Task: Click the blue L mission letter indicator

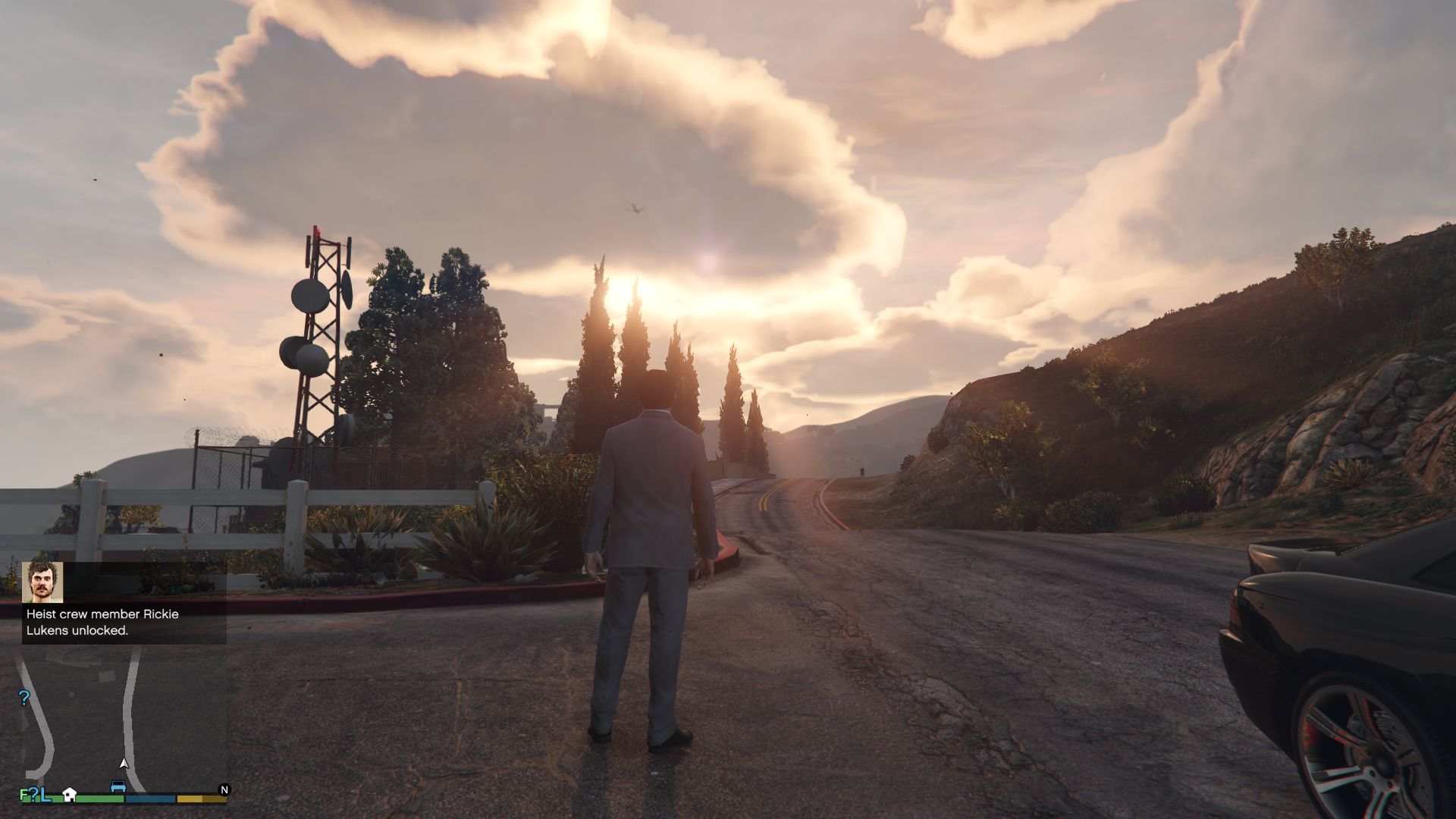Action: tap(45, 796)
